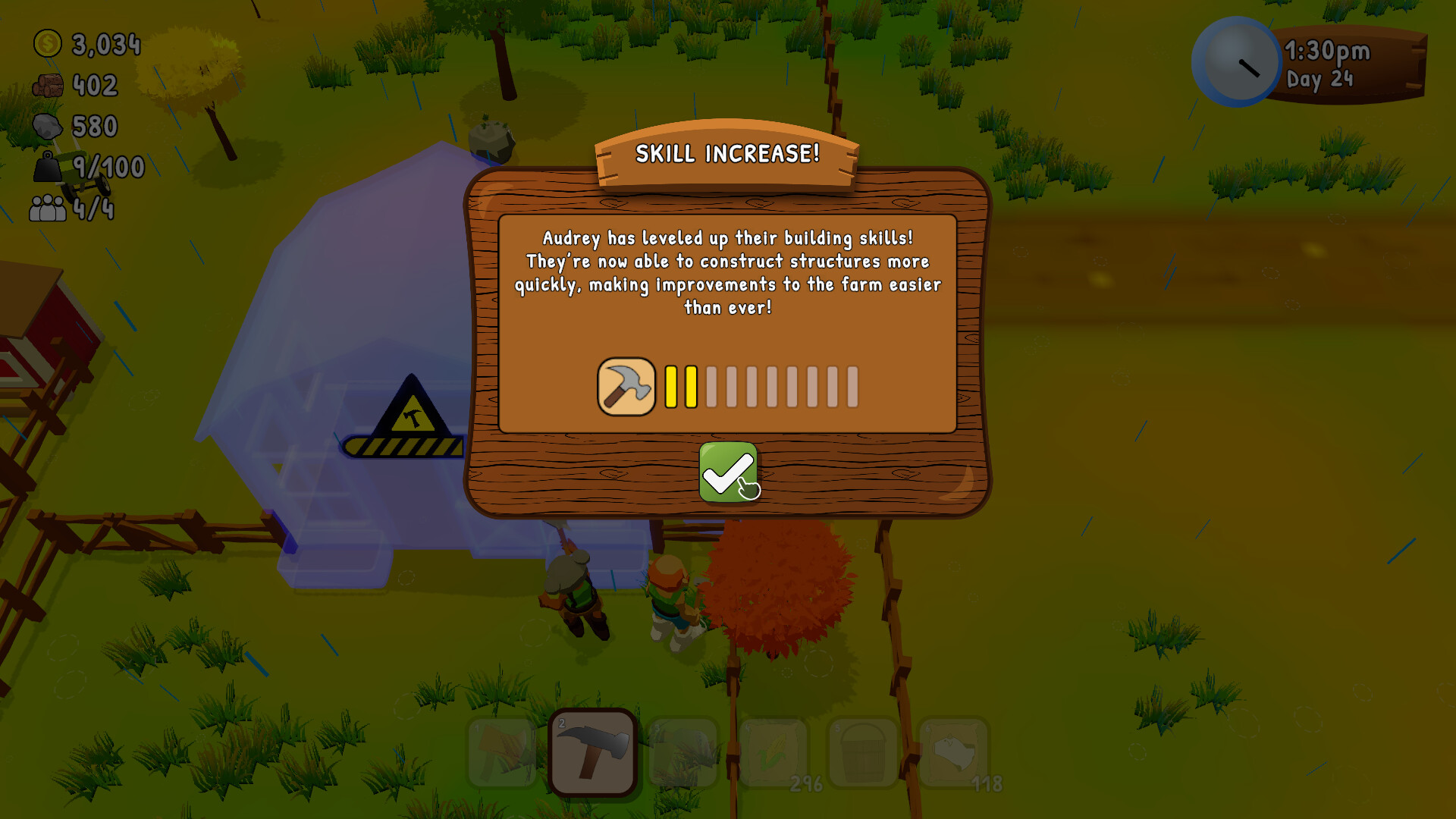Click the SKILL INCREASE! title banner
1456x819 pixels.
726,156
